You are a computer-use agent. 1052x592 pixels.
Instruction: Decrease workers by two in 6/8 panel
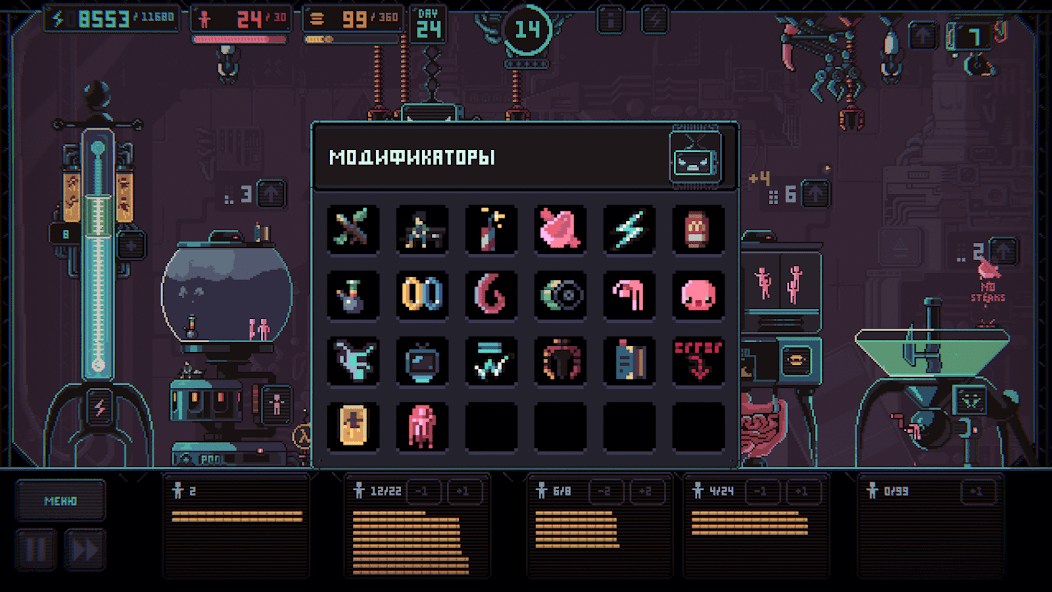[x=603, y=492]
